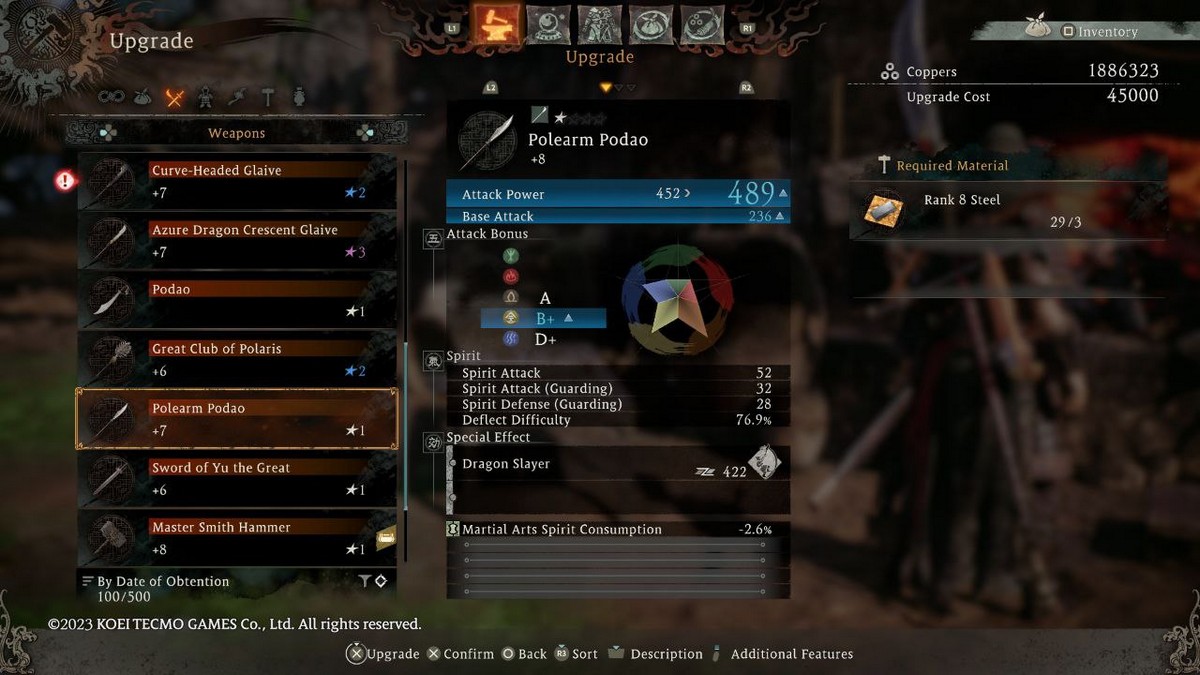Click the By Date of Obtention sort
Viewport: 1200px width, 675px height.
pyautogui.click(x=163, y=581)
